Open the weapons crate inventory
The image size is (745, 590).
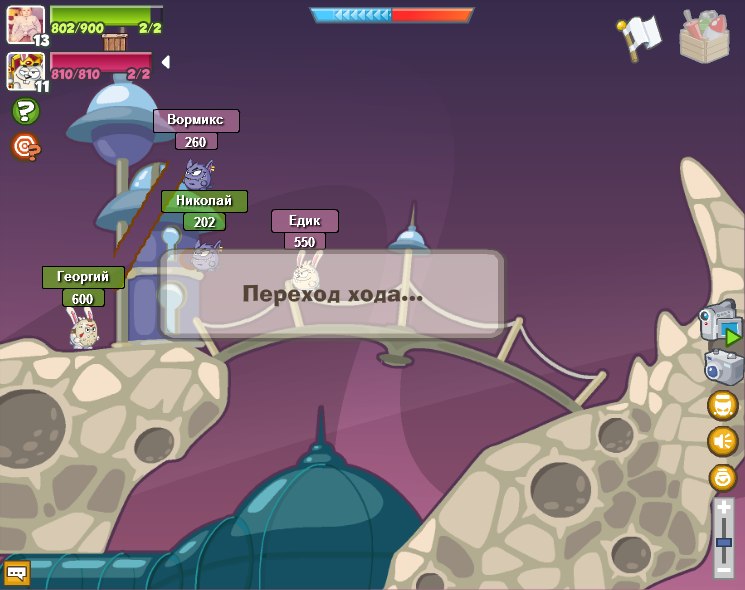pyautogui.click(x=704, y=38)
